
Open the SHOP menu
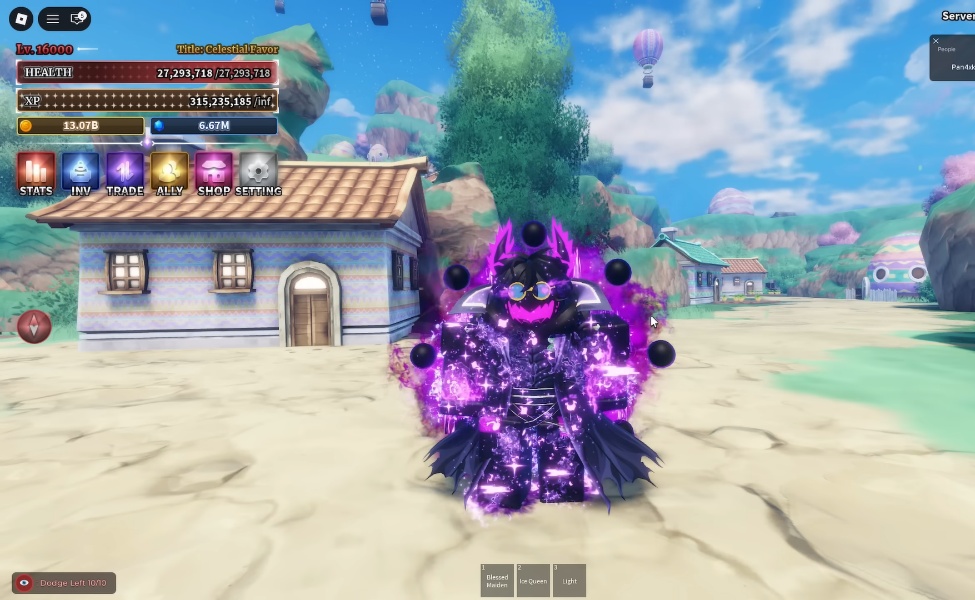tap(214, 173)
